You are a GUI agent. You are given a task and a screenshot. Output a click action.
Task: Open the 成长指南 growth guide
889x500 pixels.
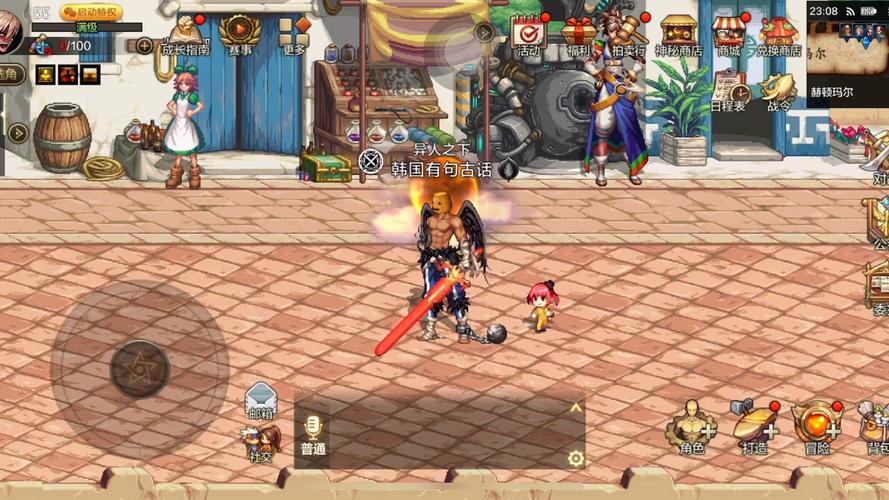tap(186, 33)
